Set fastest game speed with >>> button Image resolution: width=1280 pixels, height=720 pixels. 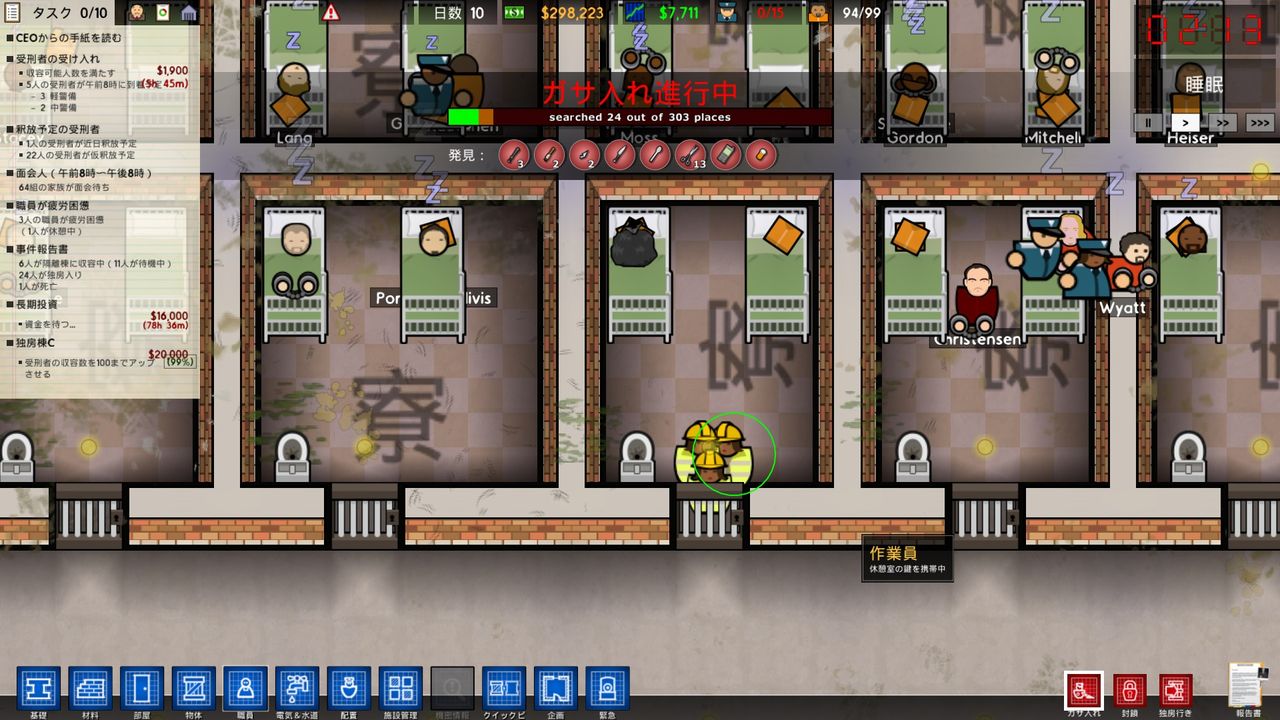pyautogui.click(x=1259, y=122)
